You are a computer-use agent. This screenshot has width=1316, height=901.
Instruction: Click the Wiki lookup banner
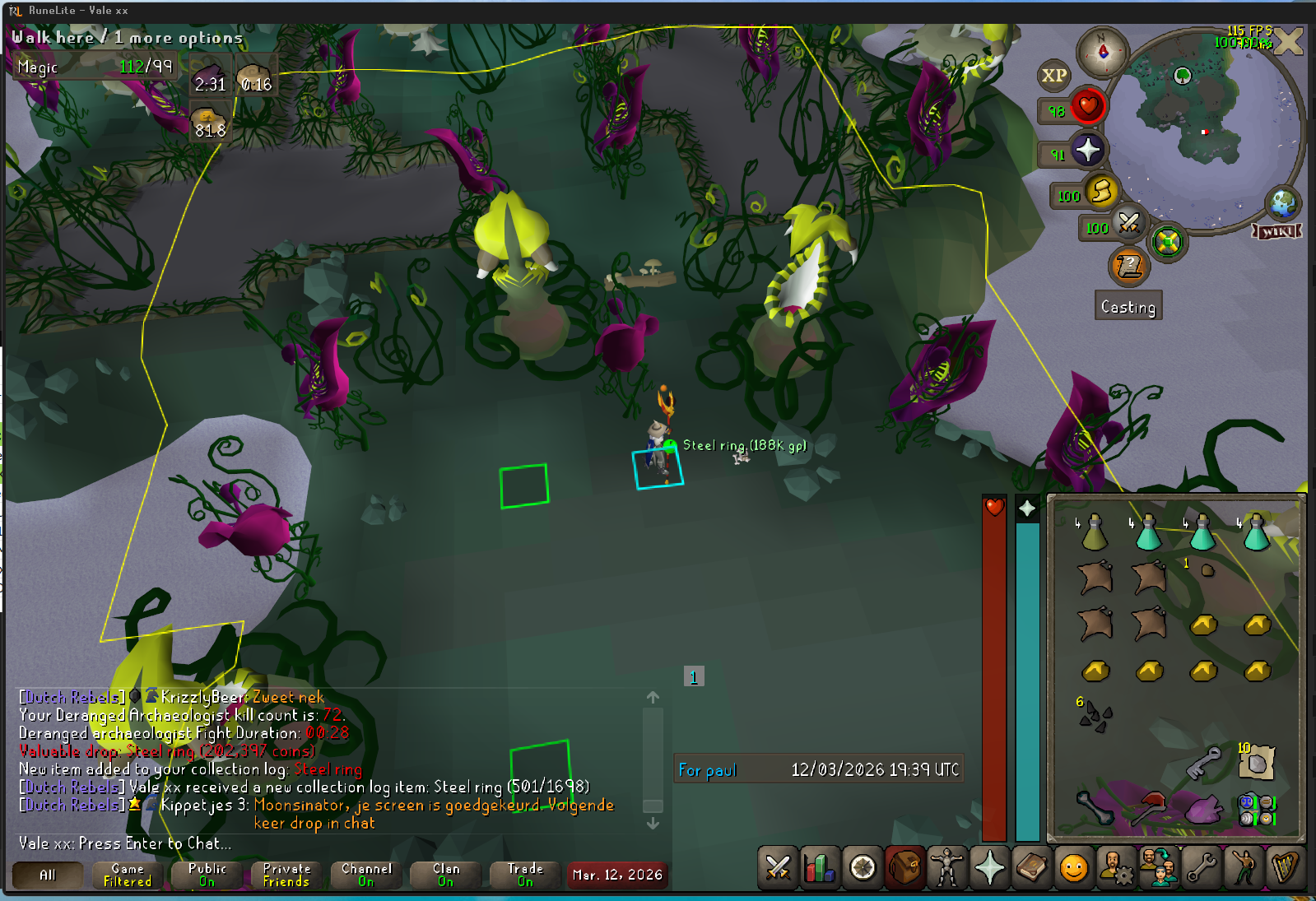[x=1276, y=231]
